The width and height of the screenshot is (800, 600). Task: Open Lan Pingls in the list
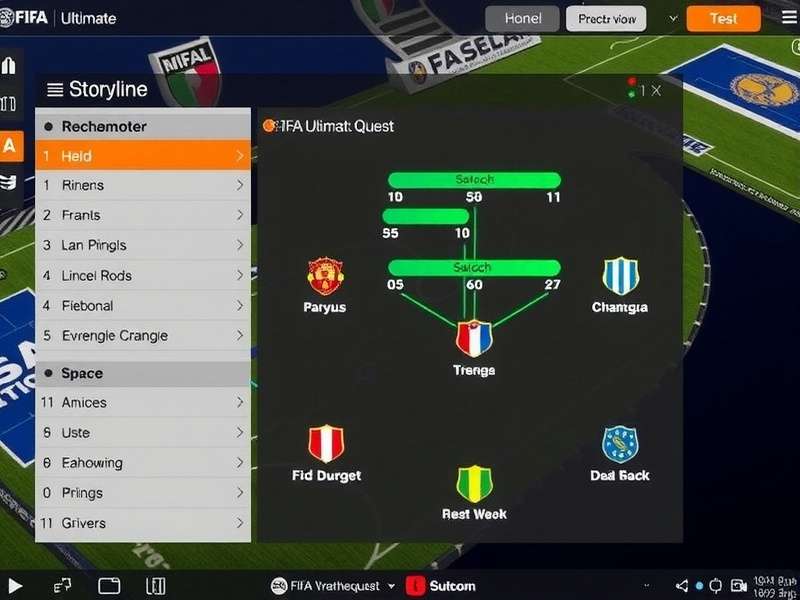(142, 245)
